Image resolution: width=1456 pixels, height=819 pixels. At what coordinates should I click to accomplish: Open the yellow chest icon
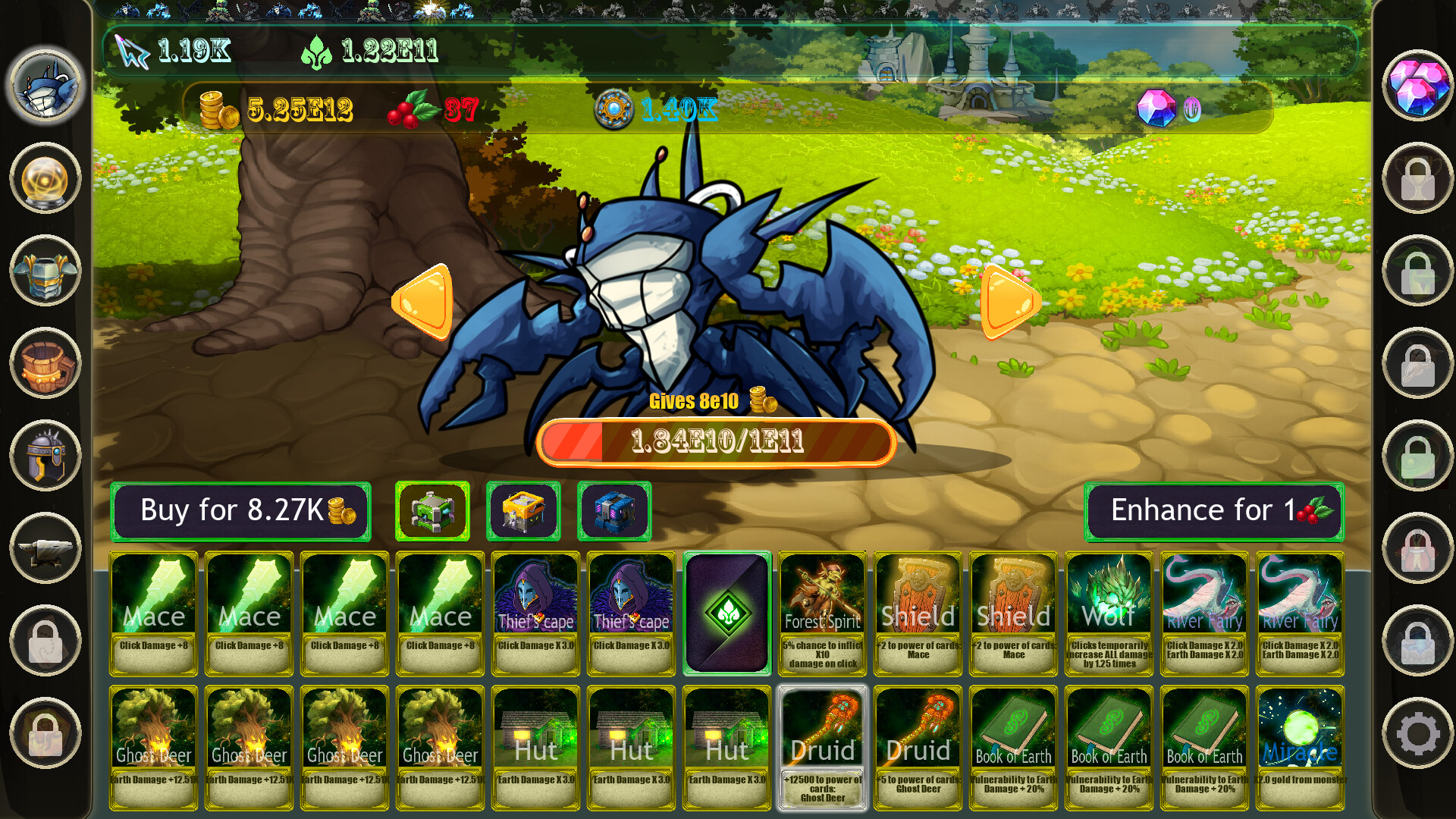click(523, 510)
